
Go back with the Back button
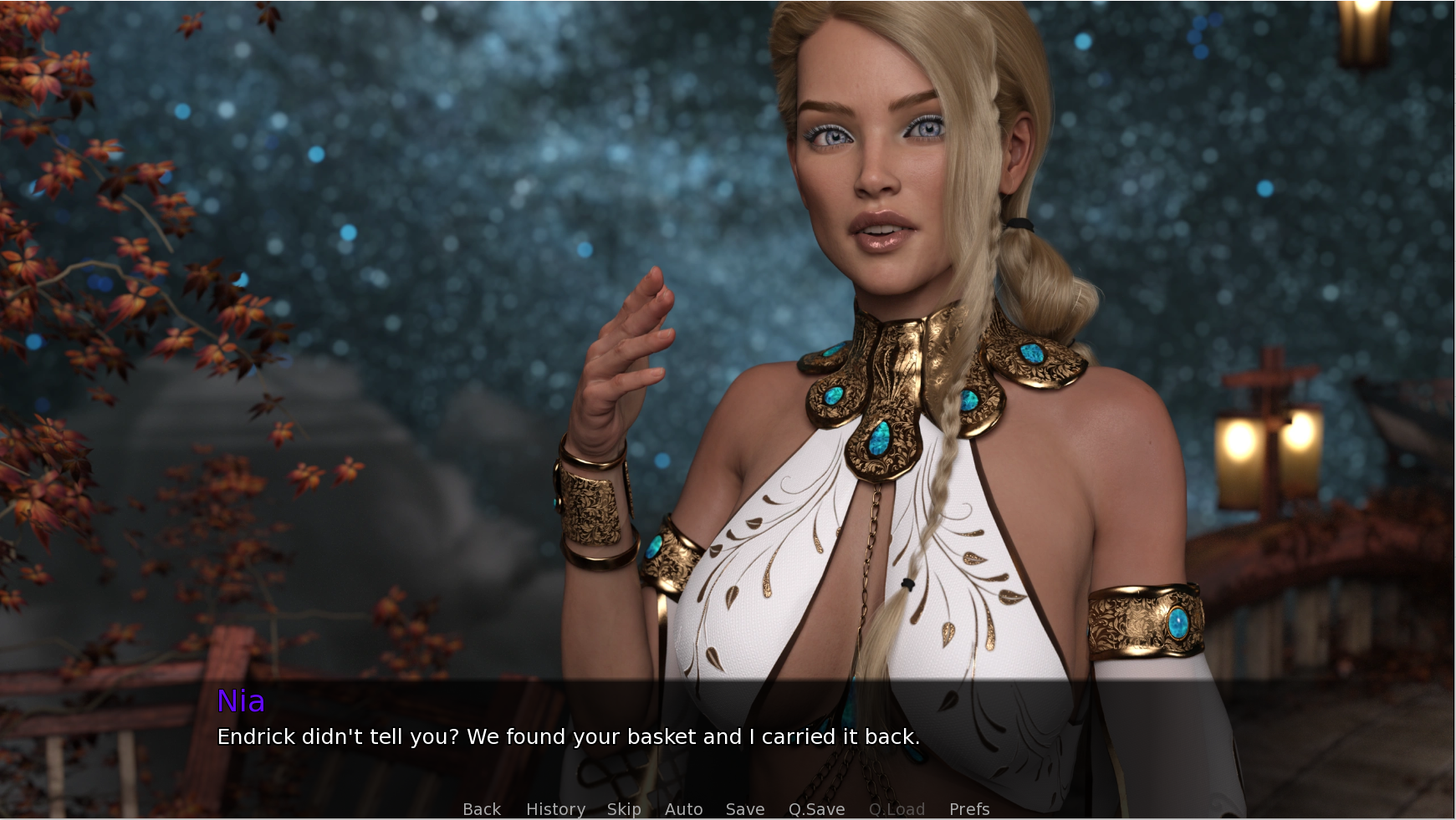(482, 809)
